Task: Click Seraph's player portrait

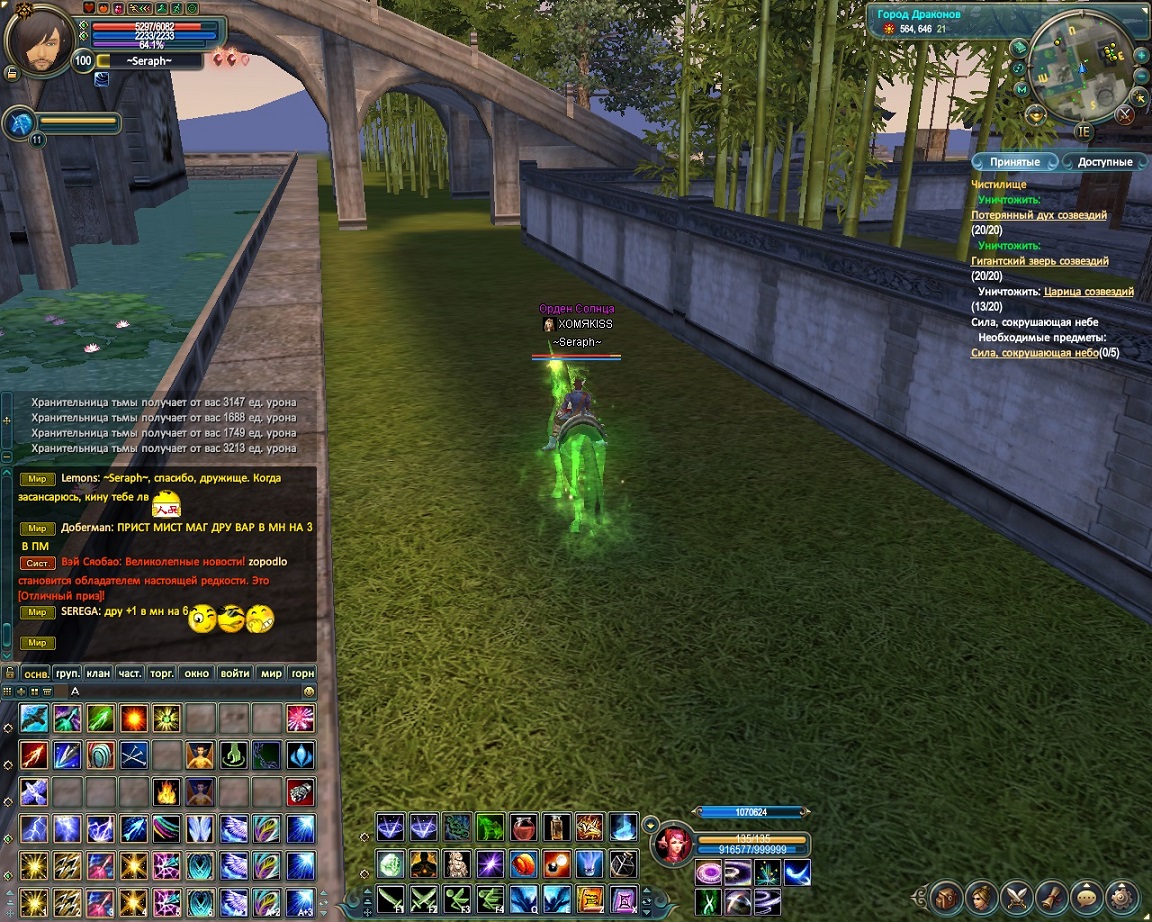Action: click(x=38, y=42)
